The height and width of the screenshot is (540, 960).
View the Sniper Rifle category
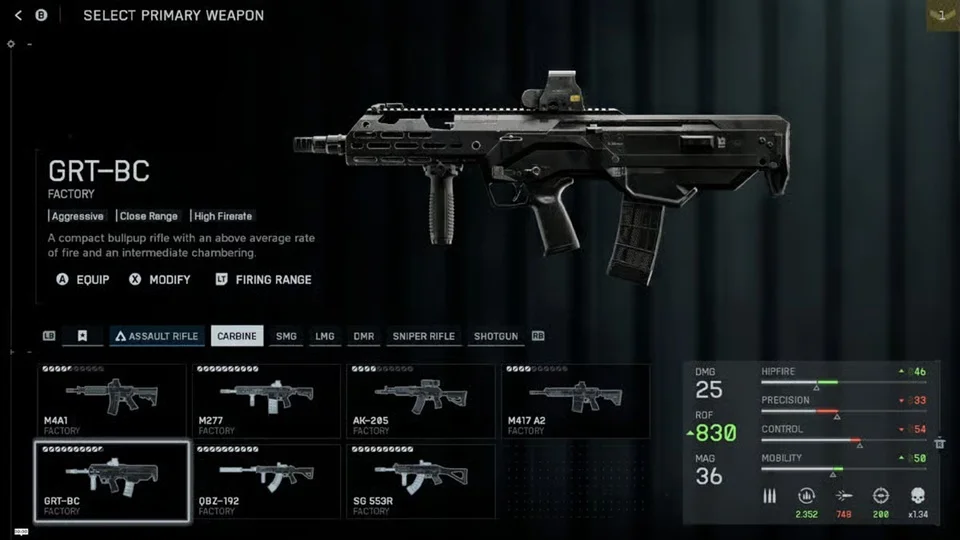coord(424,337)
